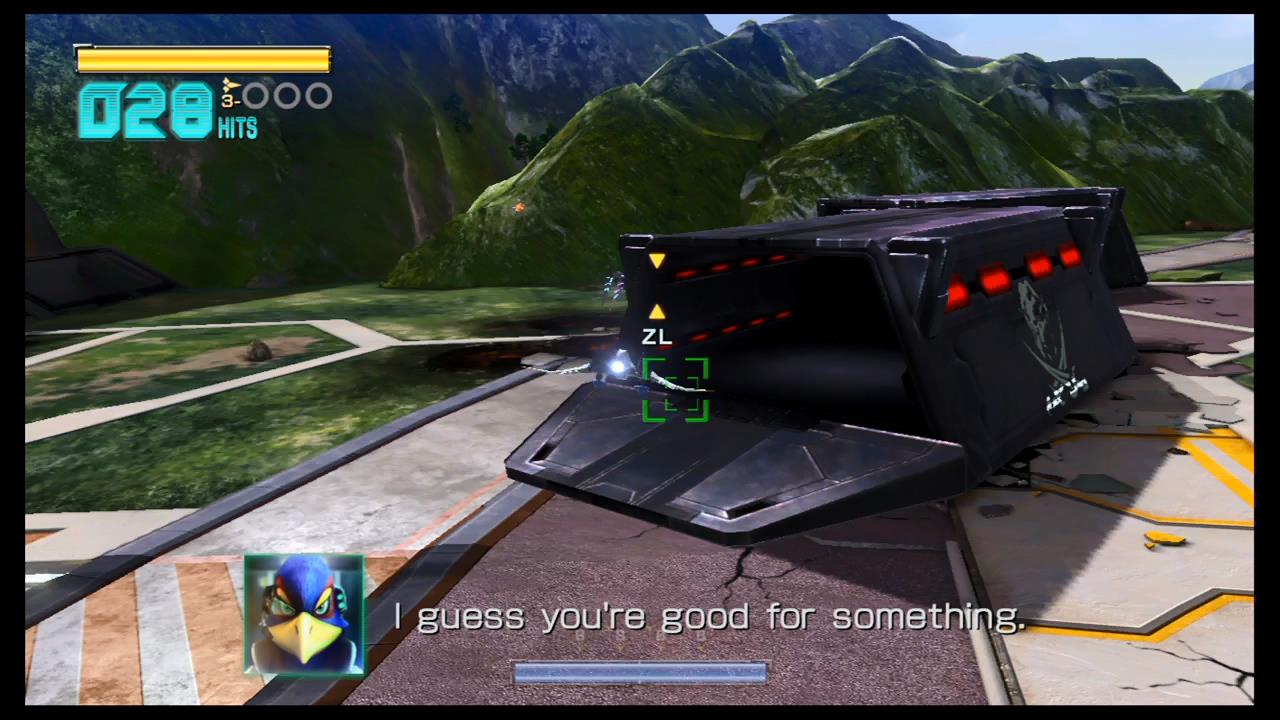The height and width of the screenshot is (720, 1280).
Task: Select the ZL button prompt icon
Action: (x=656, y=336)
